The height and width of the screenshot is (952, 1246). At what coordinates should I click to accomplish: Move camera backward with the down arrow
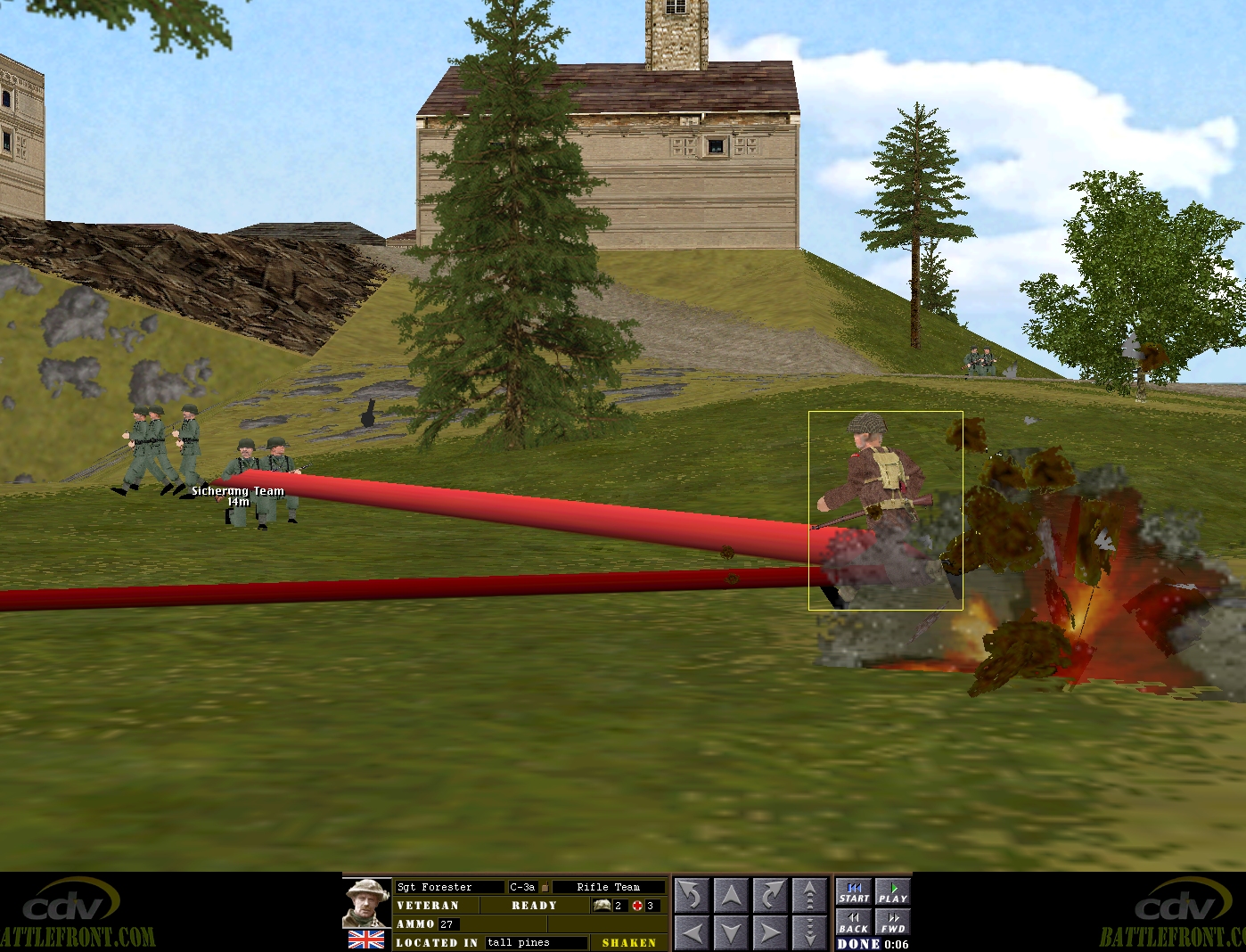click(730, 933)
